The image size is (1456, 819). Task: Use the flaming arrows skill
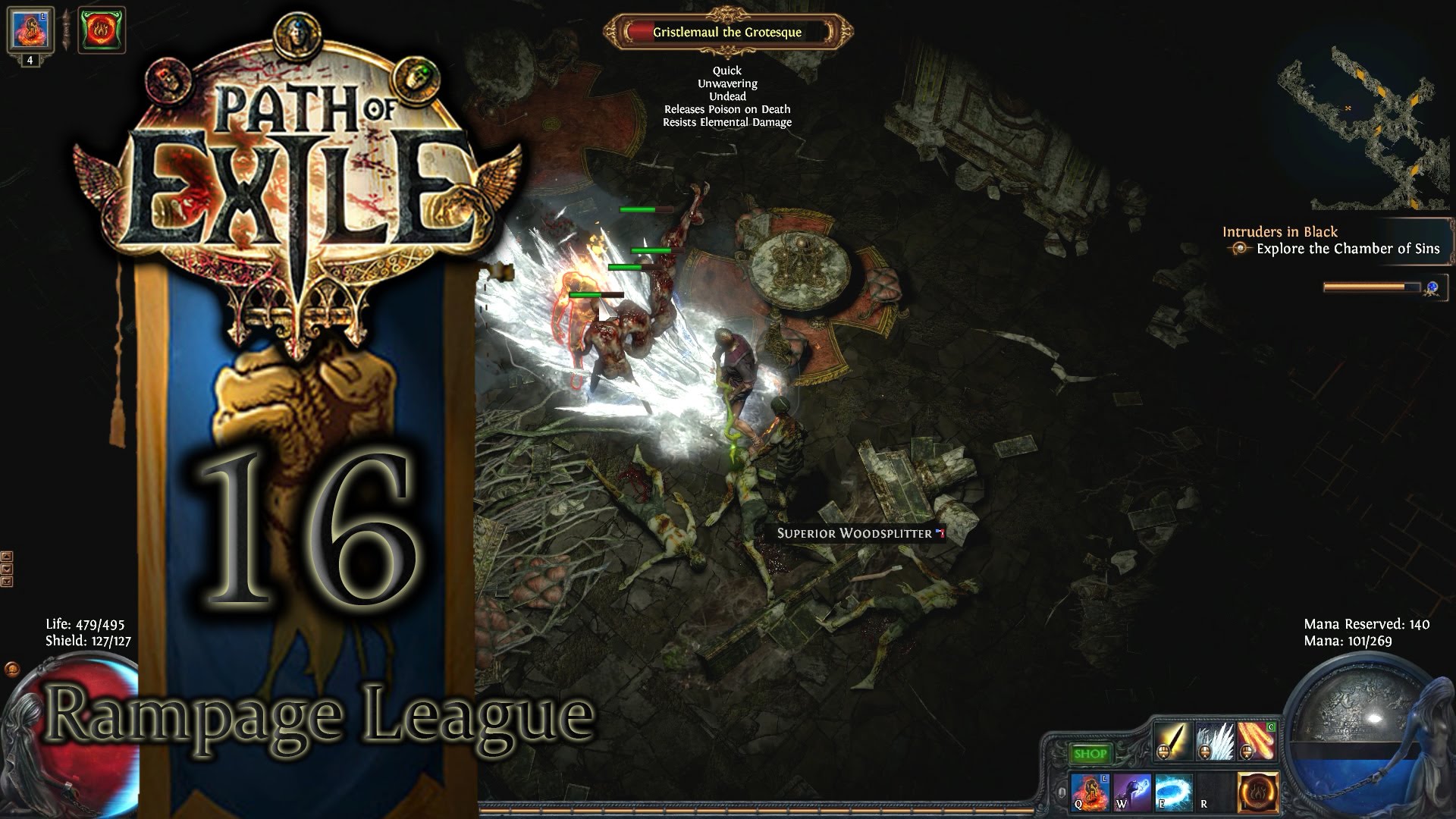coord(1256,741)
